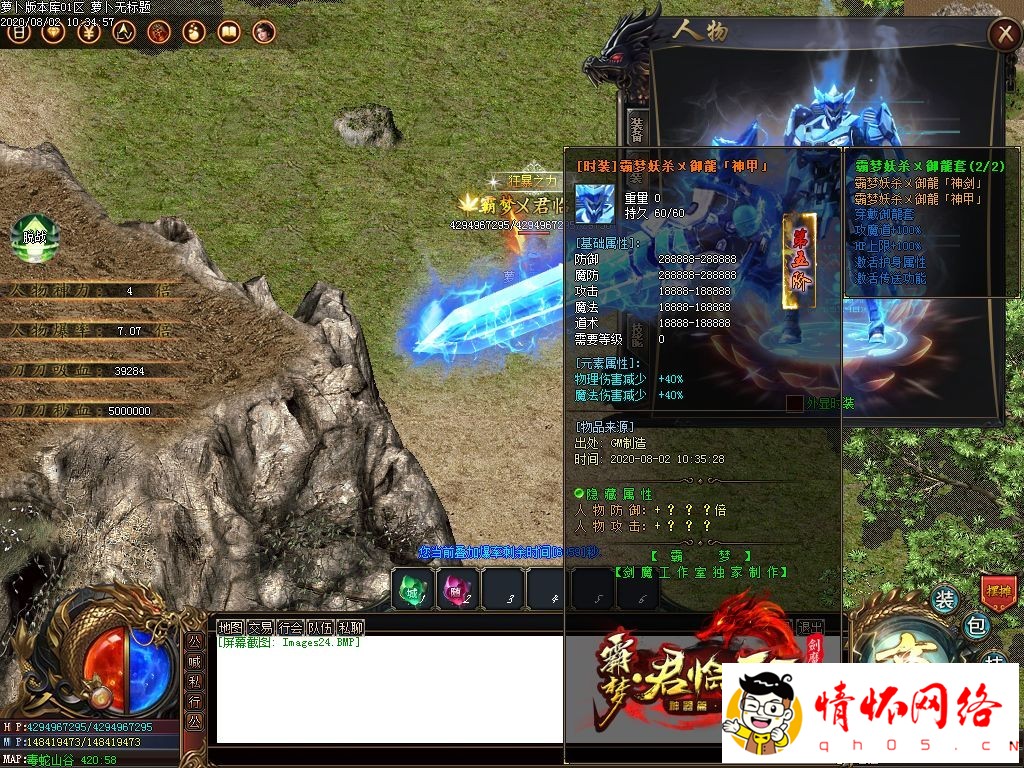This screenshot has width=1024, height=768.
Task: Switch chat to the 行会 tab
Action: point(290,627)
